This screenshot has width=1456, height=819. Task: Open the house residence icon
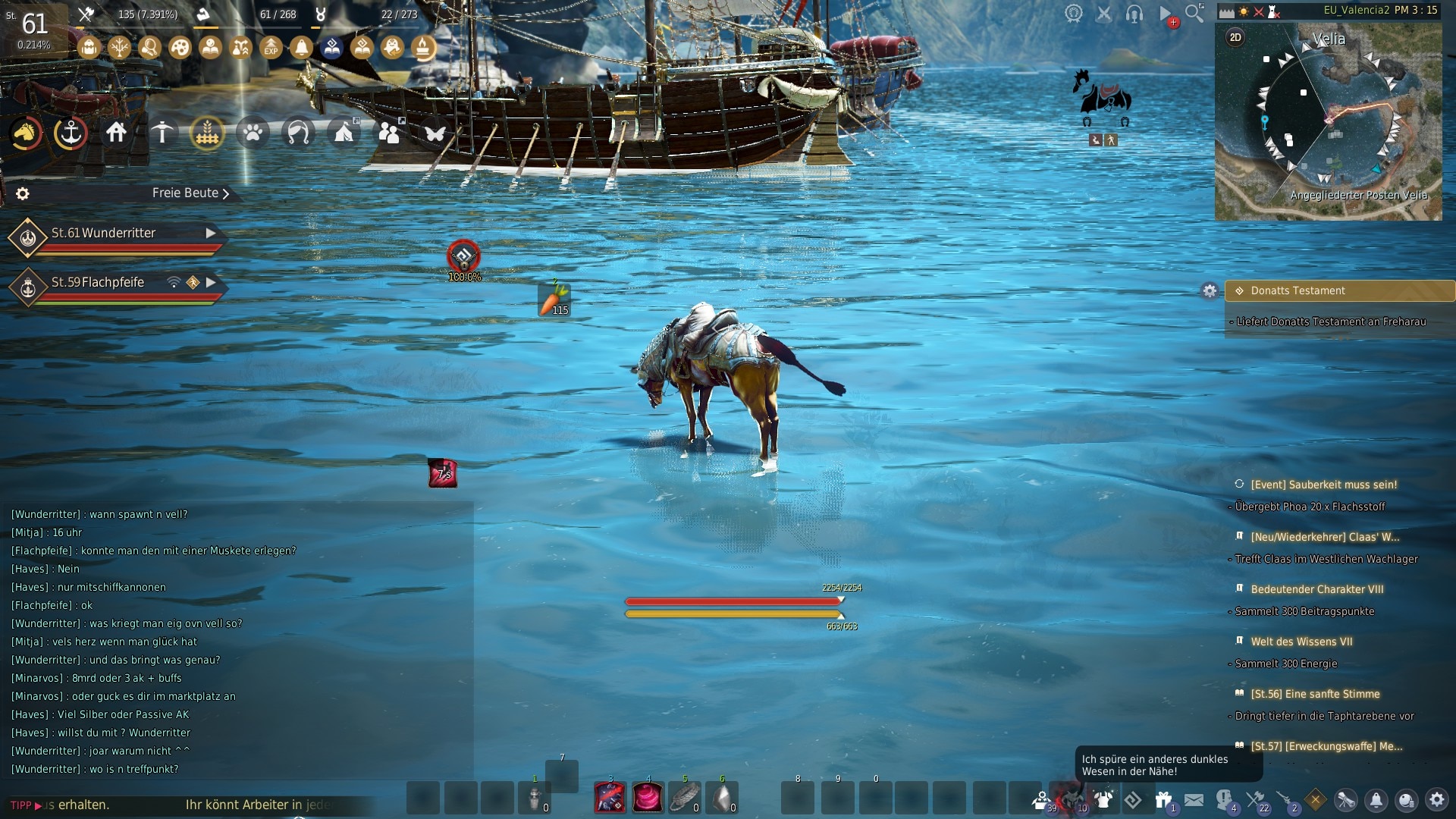click(x=116, y=133)
